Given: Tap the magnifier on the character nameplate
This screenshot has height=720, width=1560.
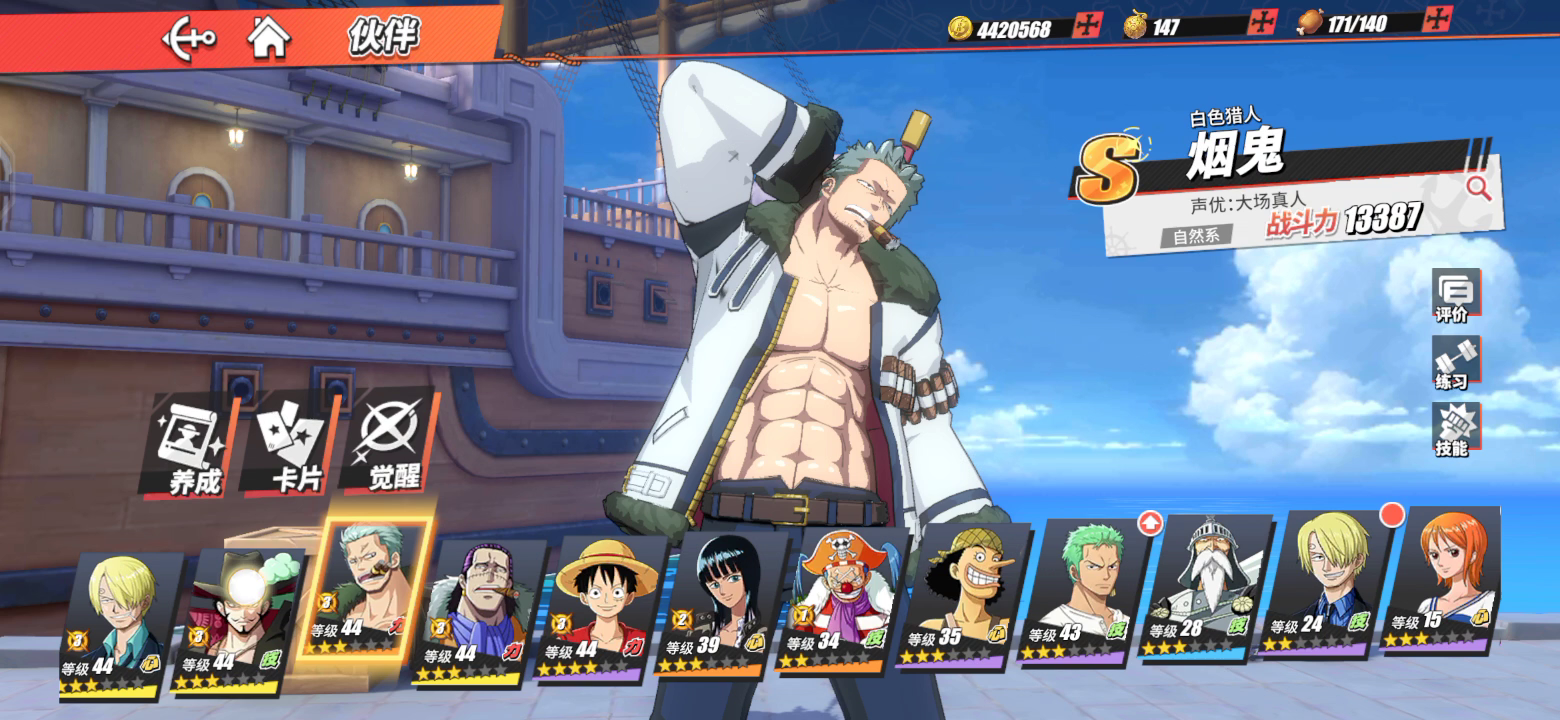Looking at the screenshot, I should click(x=1478, y=186).
